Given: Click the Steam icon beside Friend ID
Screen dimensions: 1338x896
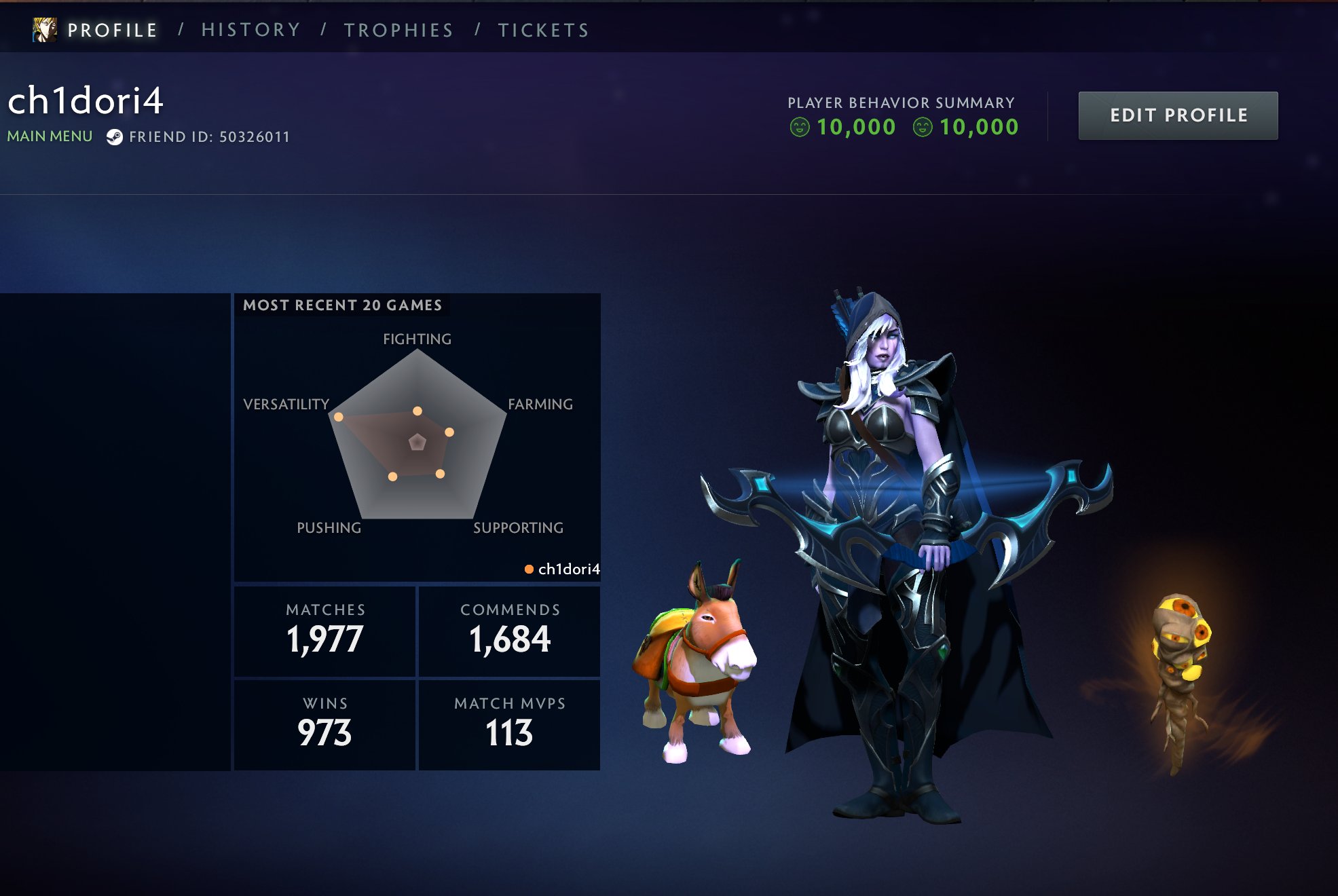Looking at the screenshot, I should [x=115, y=137].
